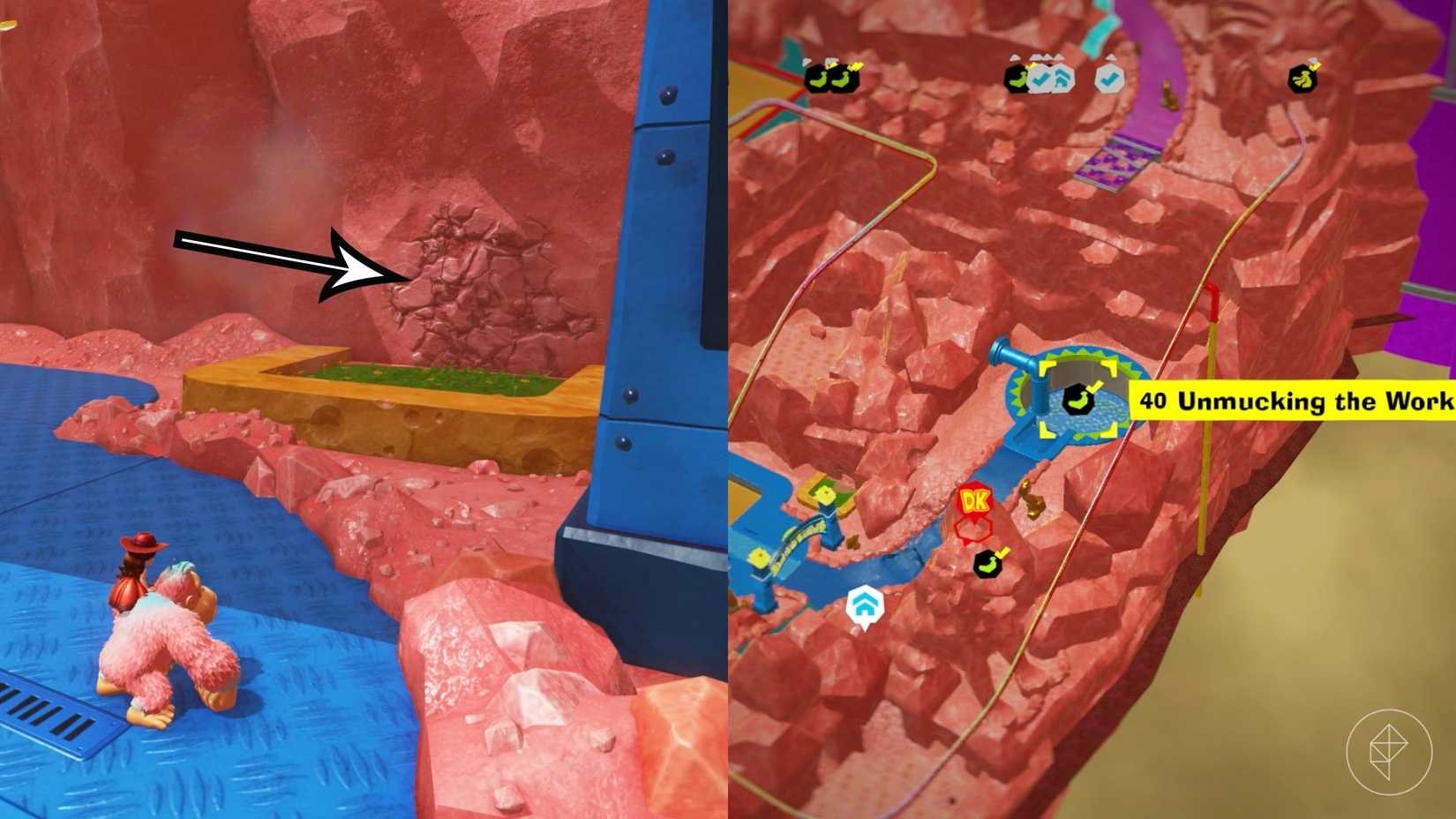Select the golden fossil shape near the DK marker
Screen dimensions: 1456x819
tap(1032, 501)
